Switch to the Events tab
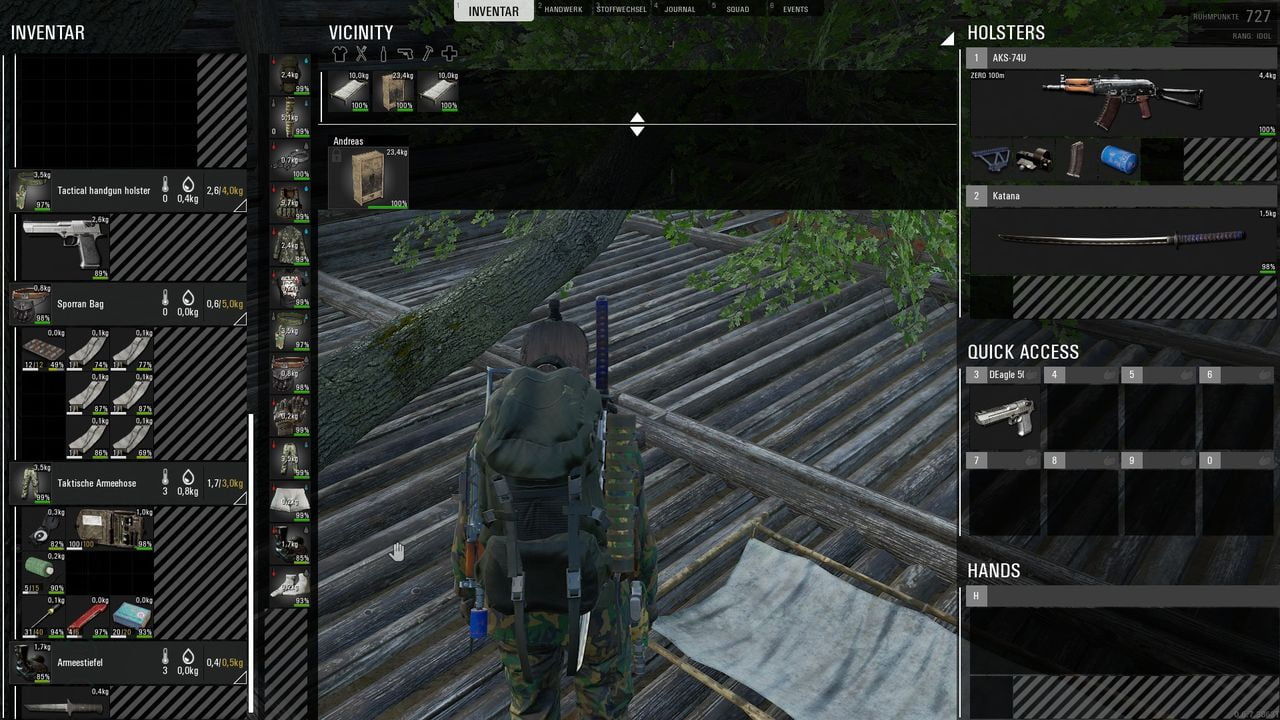 [x=795, y=9]
